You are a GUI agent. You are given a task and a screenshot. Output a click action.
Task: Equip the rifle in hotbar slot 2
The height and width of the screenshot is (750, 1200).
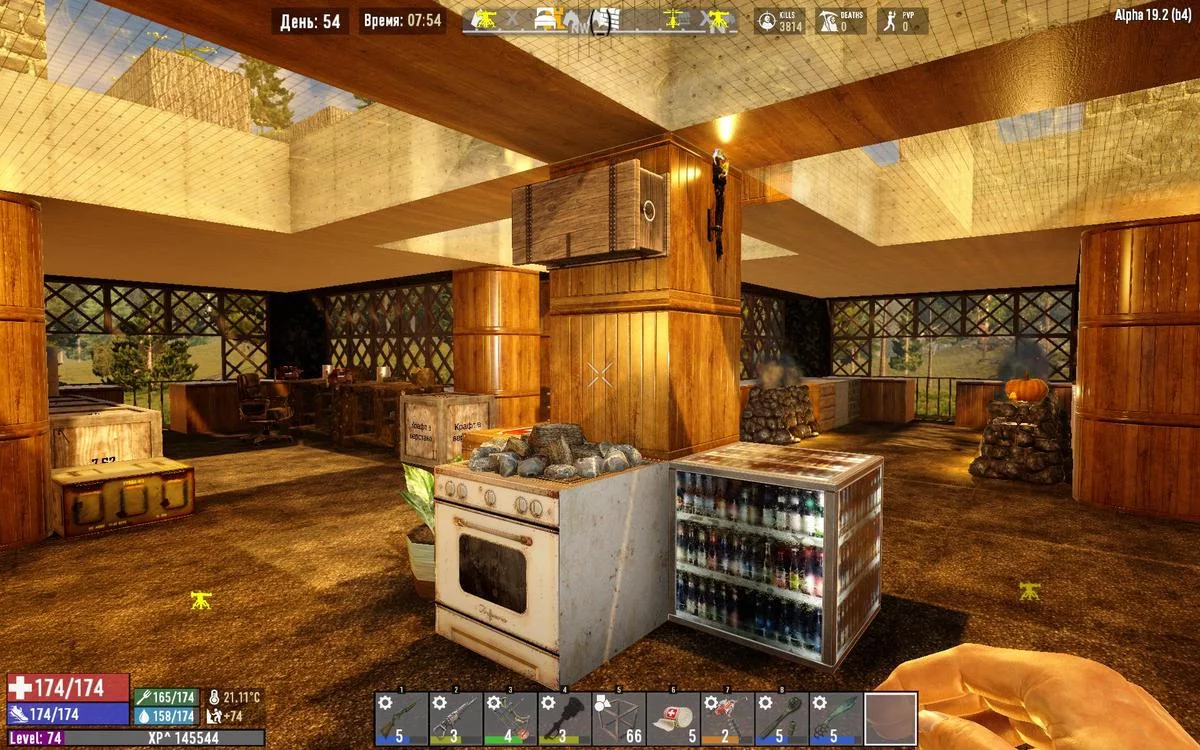(x=456, y=718)
